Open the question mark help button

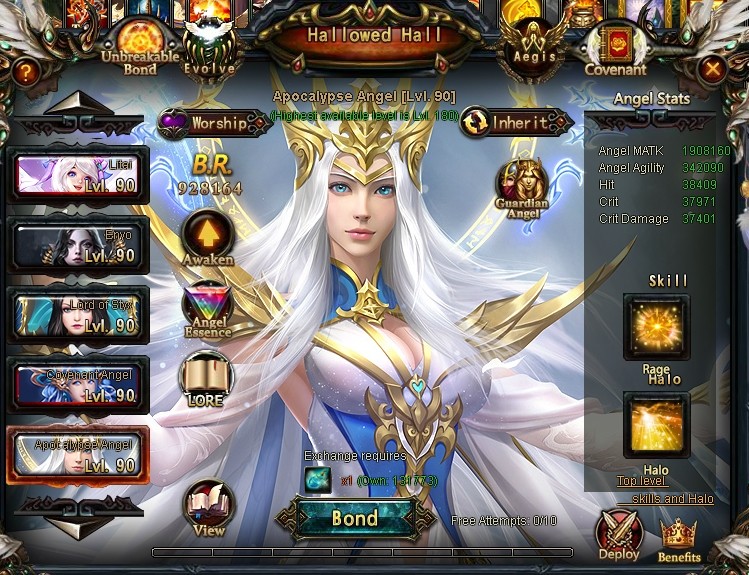pyautogui.click(x=27, y=70)
